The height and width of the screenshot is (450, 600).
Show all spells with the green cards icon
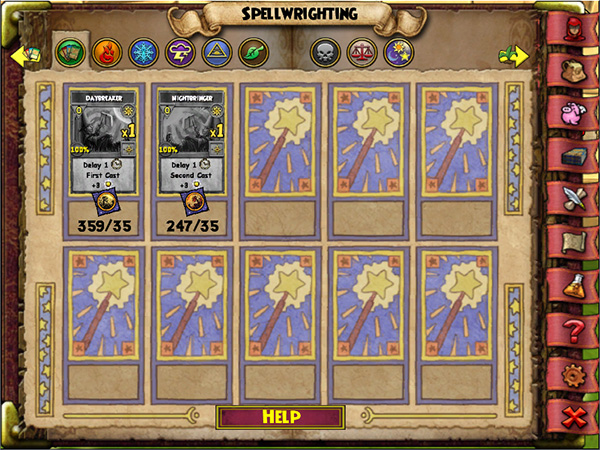tap(68, 52)
